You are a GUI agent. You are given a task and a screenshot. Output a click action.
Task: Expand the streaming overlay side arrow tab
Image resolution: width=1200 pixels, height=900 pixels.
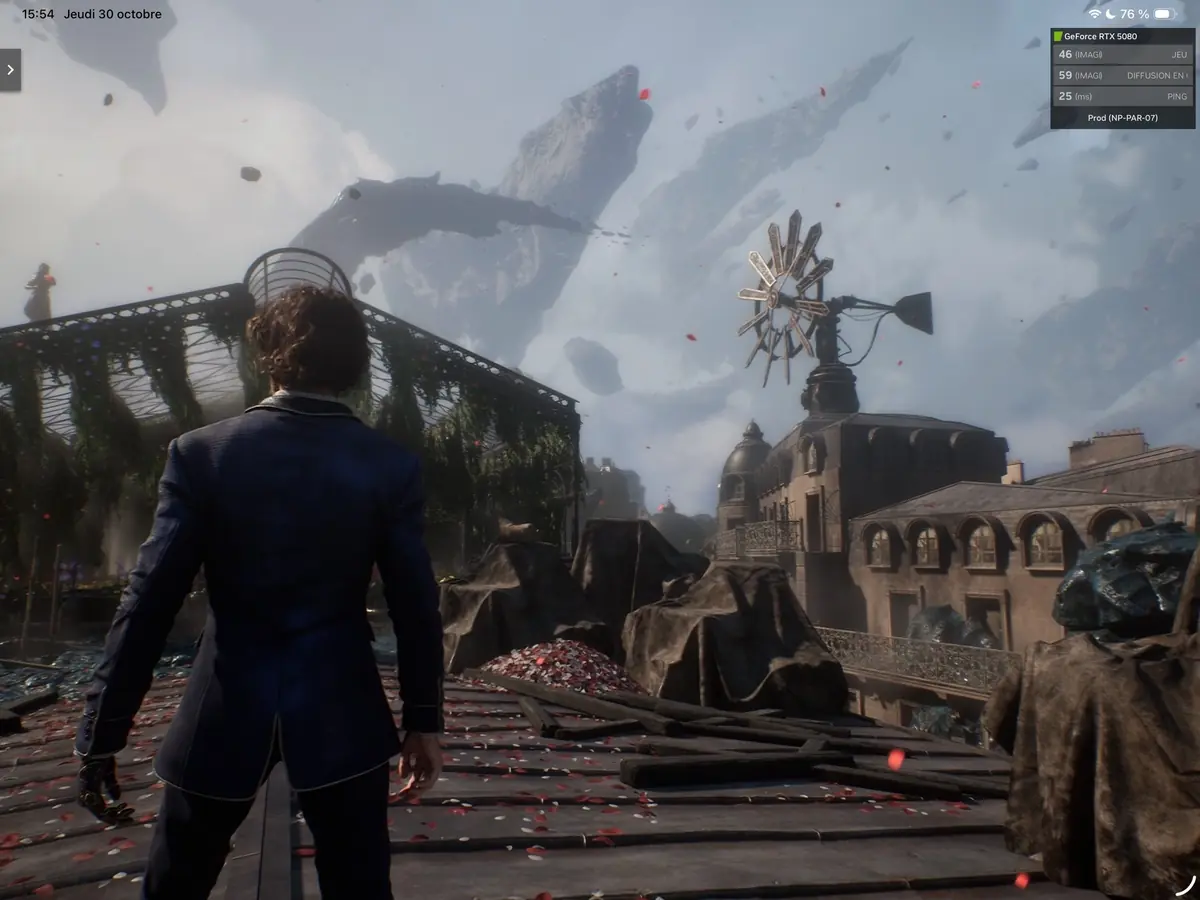pyautogui.click(x=10, y=70)
